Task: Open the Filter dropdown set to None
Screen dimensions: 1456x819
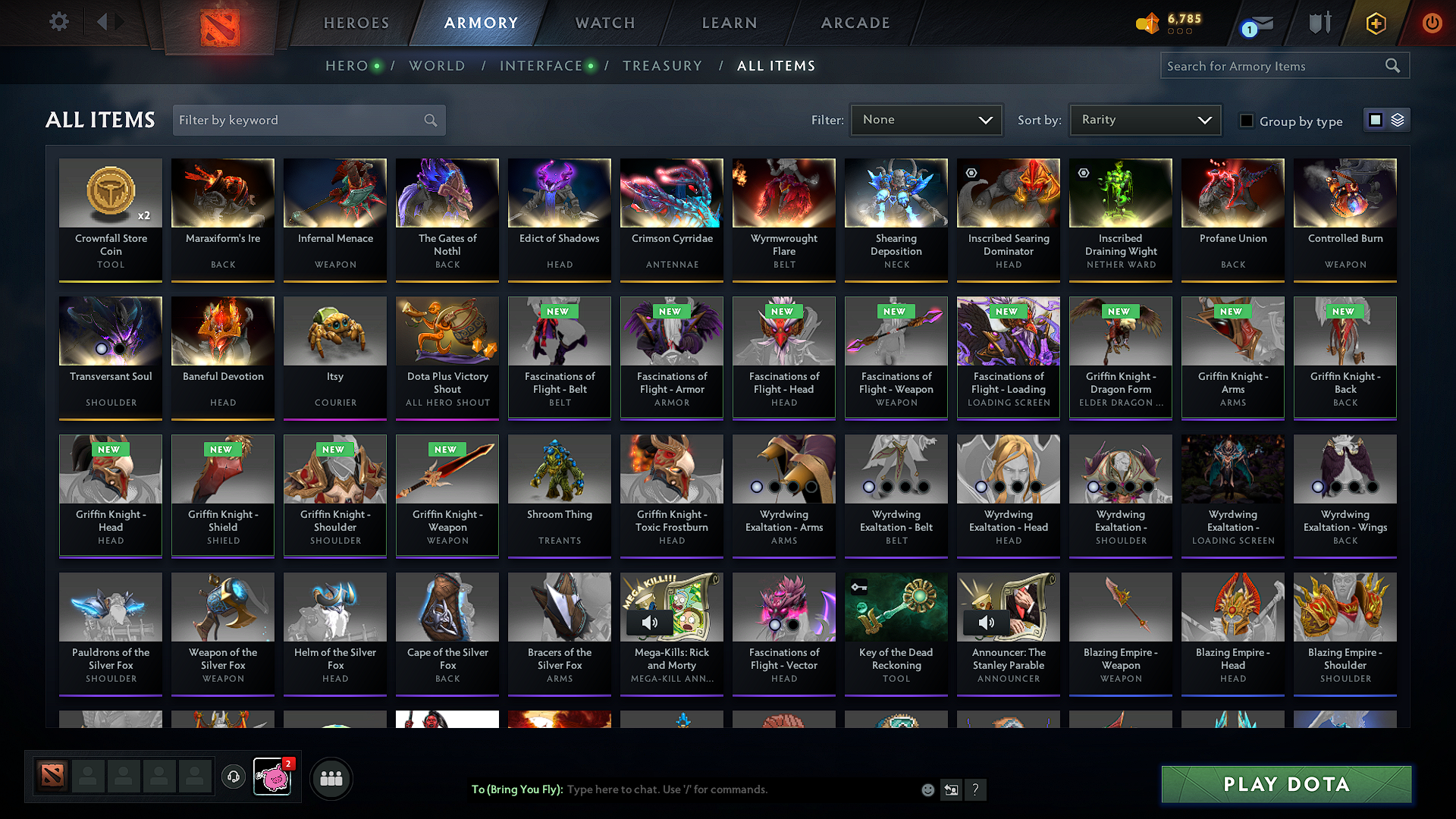Action: point(925,120)
